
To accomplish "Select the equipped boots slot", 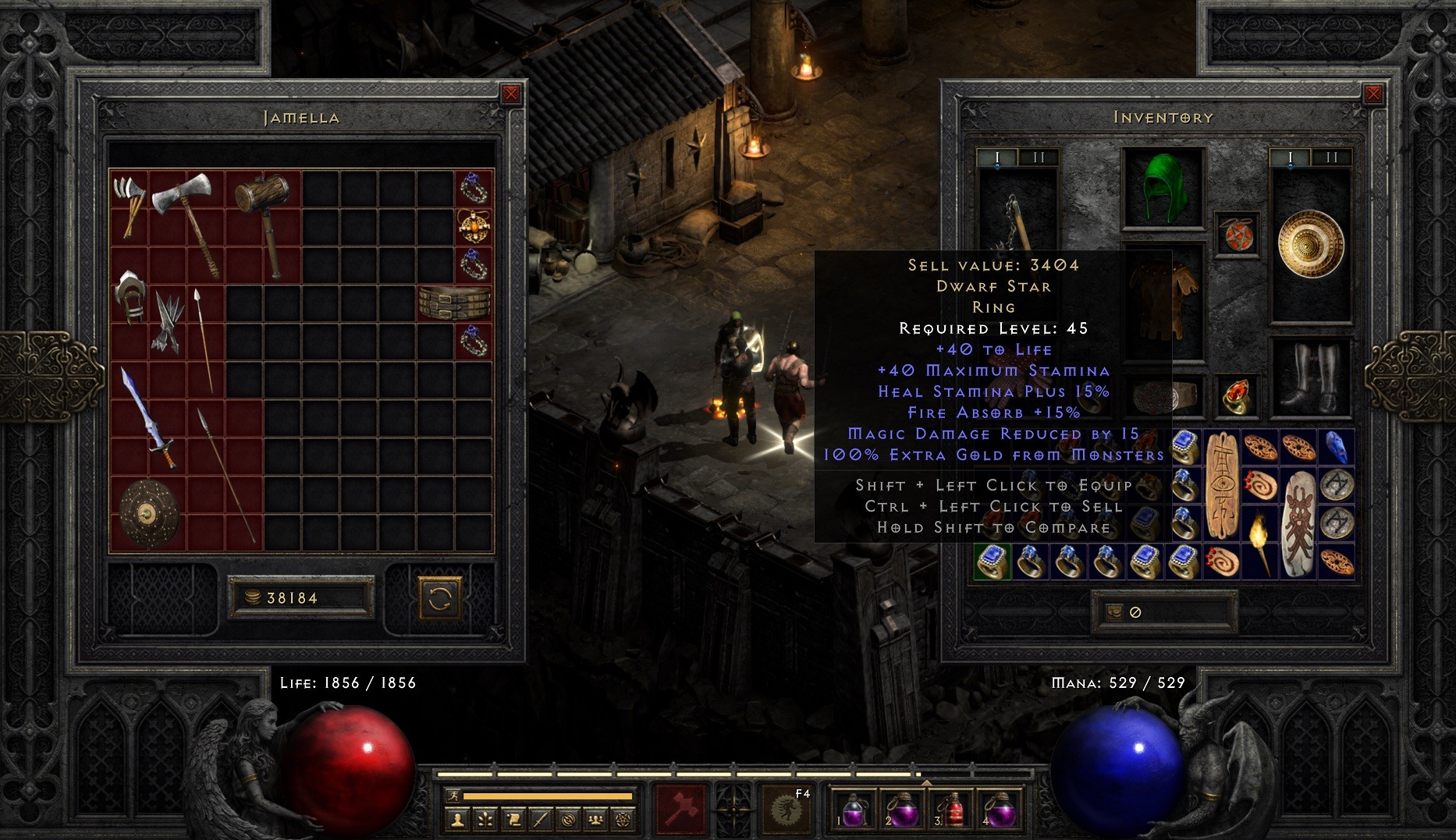I will tap(1310, 377).
